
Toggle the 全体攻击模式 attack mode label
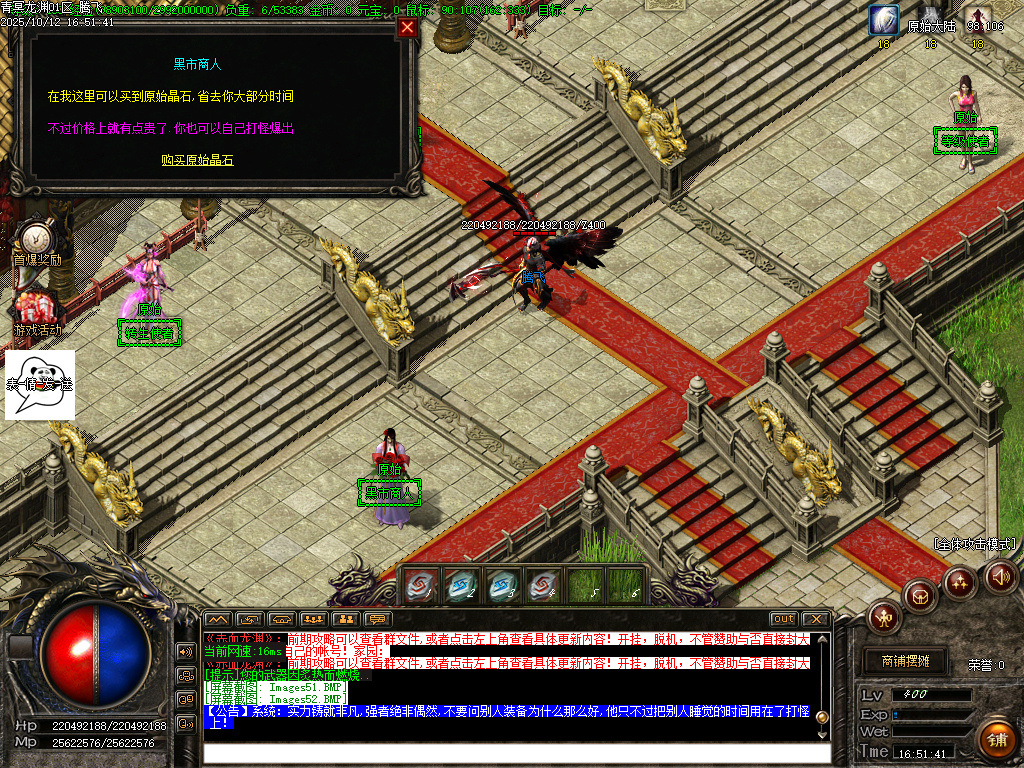[x=975, y=545]
